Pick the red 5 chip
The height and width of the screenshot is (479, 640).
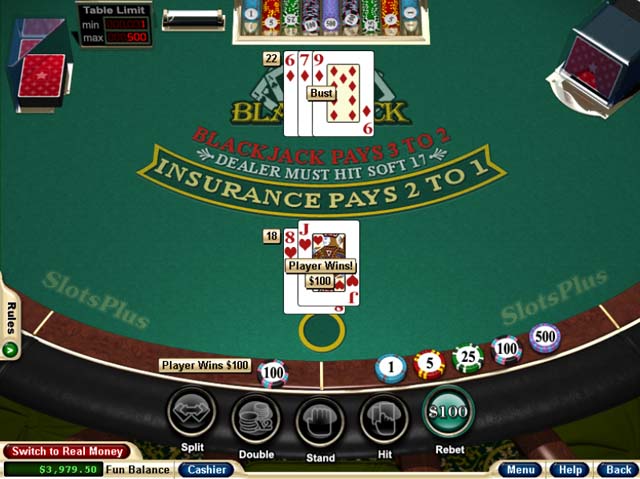[x=429, y=363]
